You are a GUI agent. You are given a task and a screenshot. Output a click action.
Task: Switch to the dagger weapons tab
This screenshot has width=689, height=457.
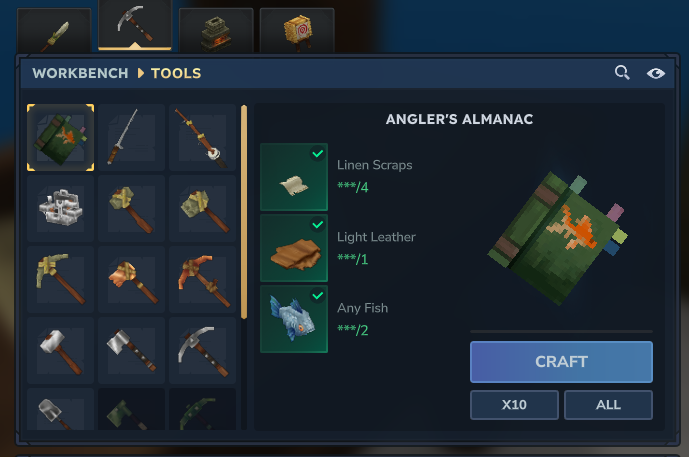pos(54,30)
